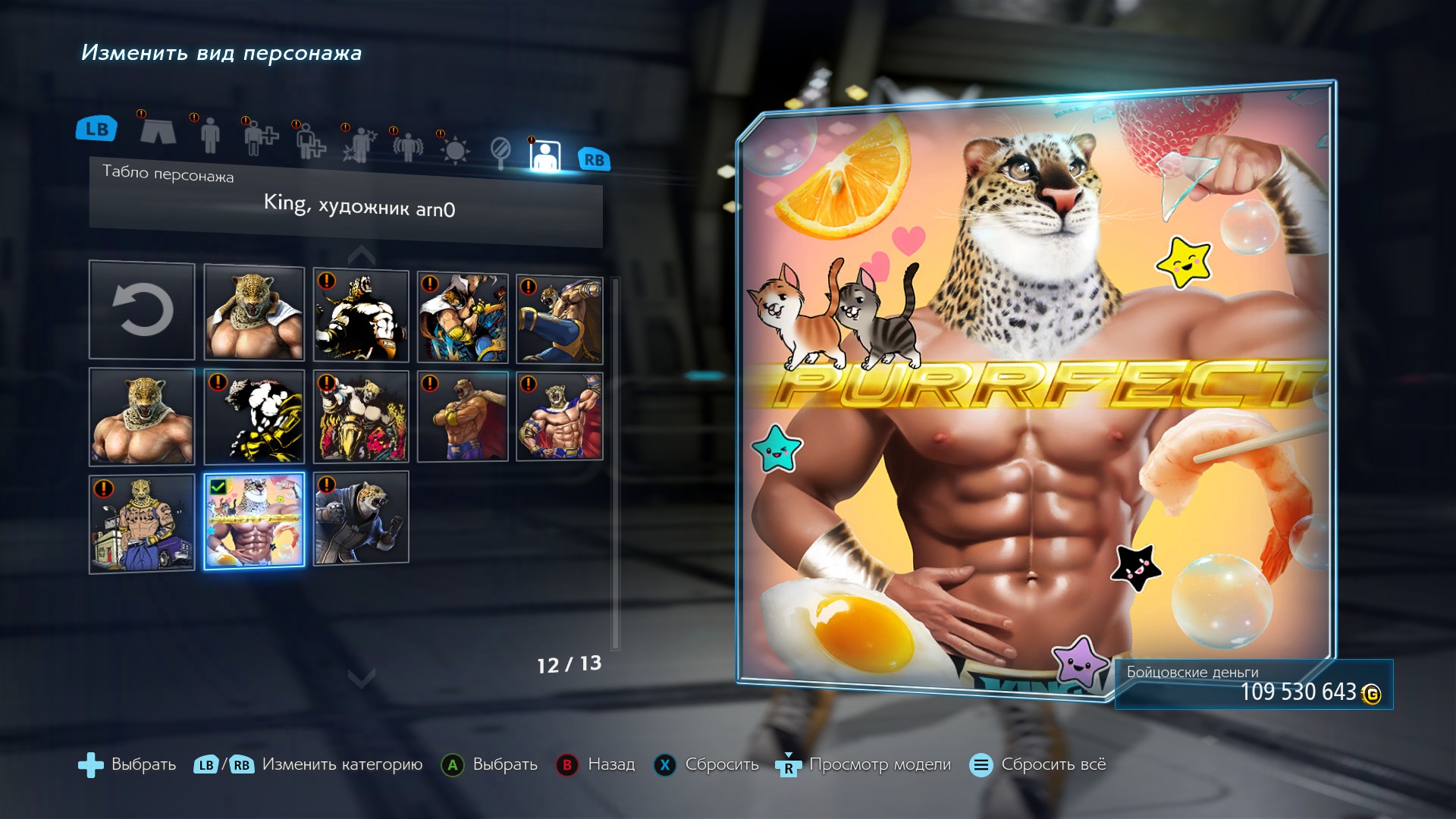
Task: Select the blue-and-yellow comic style King panel
Action: pyautogui.click(x=463, y=317)
